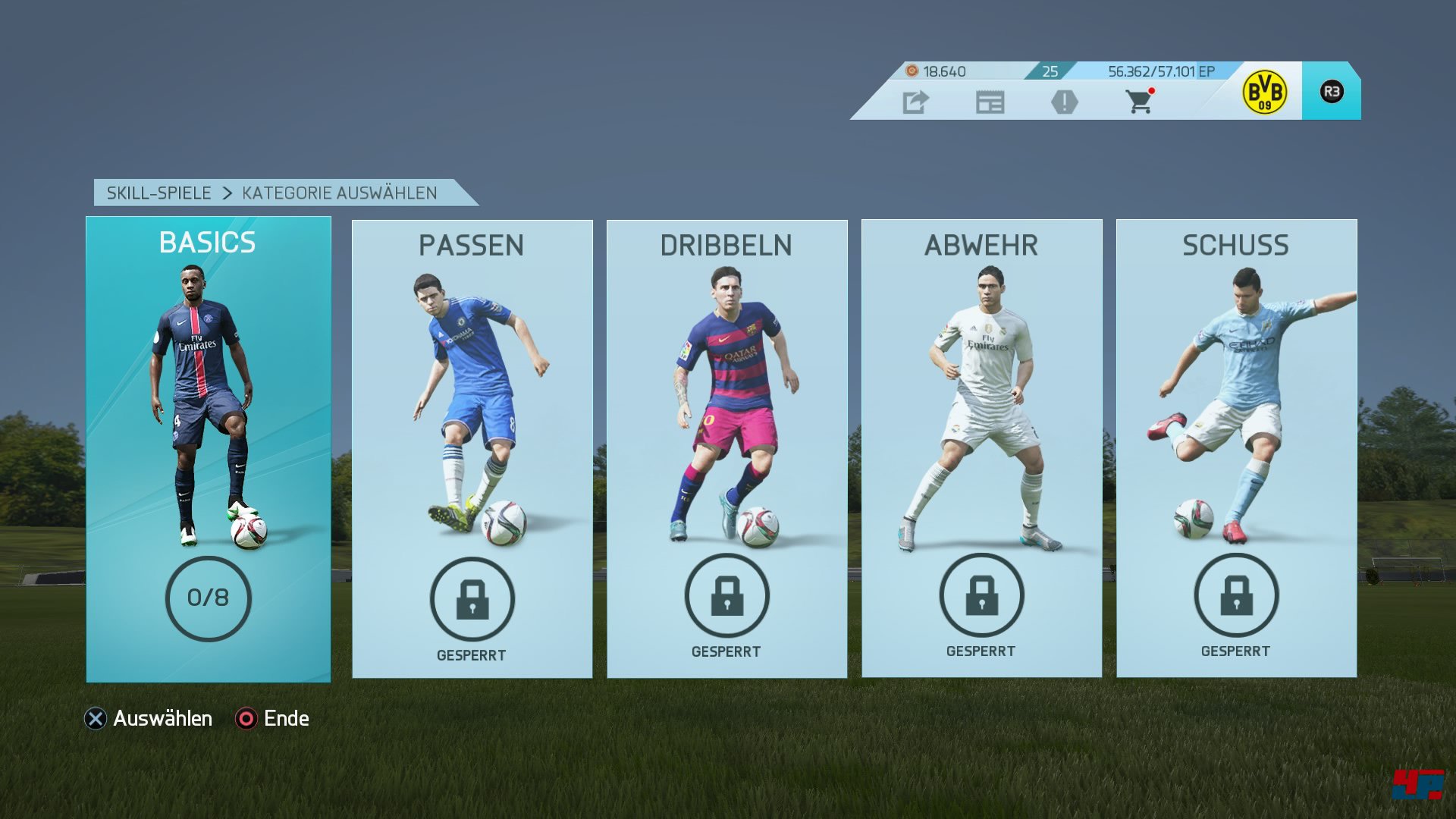Select the BASICS skill game category
The image size is (1456, 819).
pos(208,449)
